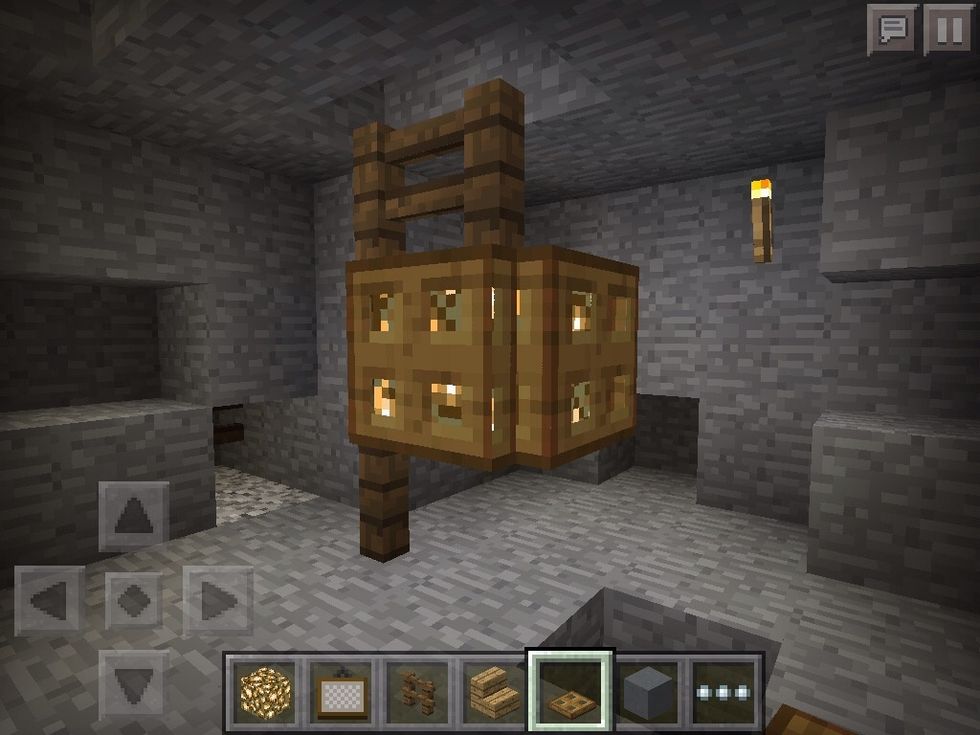Viewport: 980px width, 735px height.
Task: Tap the move right arrow
Action: (216, 601)
